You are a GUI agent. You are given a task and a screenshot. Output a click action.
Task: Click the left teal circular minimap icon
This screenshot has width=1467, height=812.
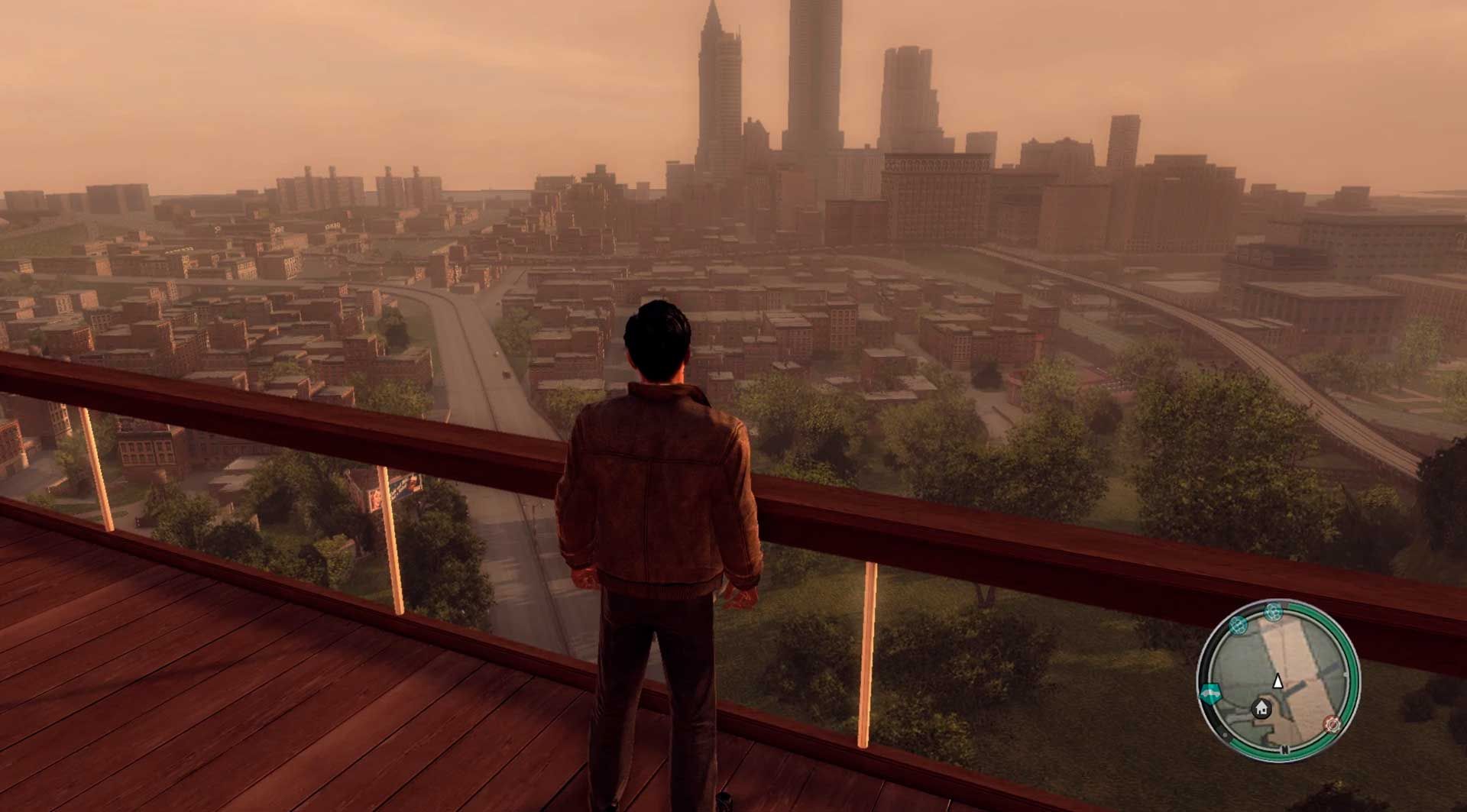(1238, 627)
